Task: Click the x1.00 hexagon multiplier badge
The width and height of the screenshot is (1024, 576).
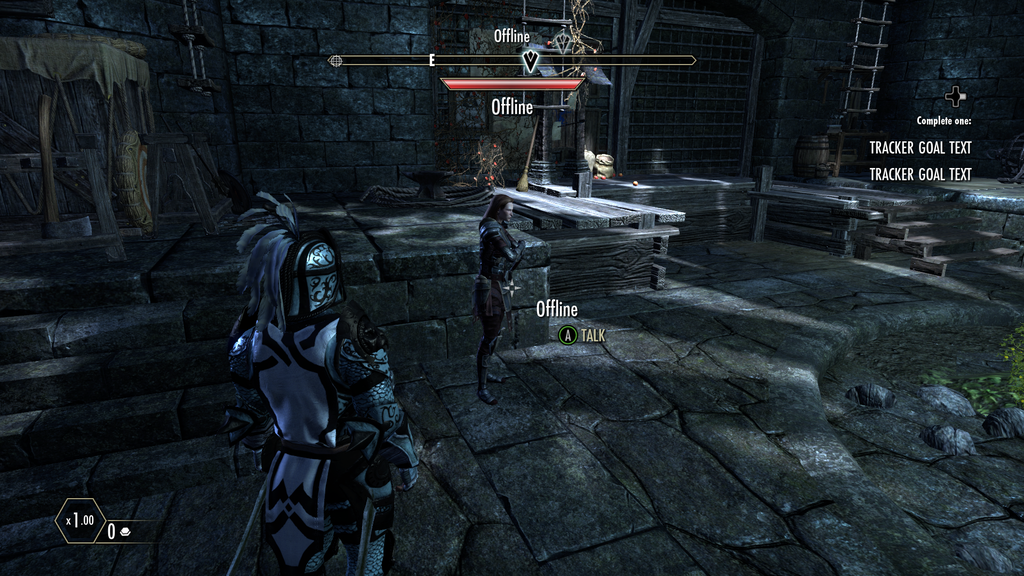Action: pos(79,521)
